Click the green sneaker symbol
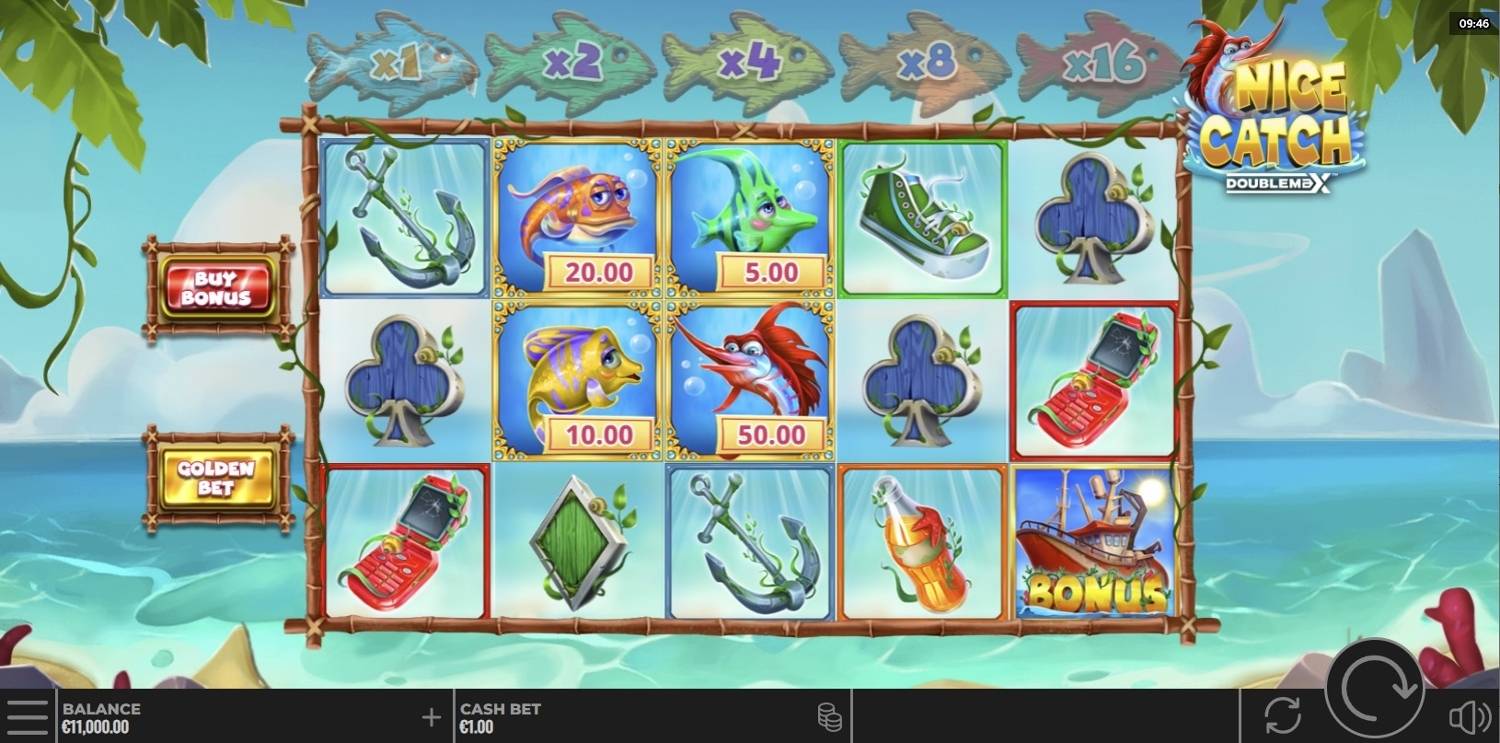The height and width of the screenshot is (743, 1500). click(922, 218)
